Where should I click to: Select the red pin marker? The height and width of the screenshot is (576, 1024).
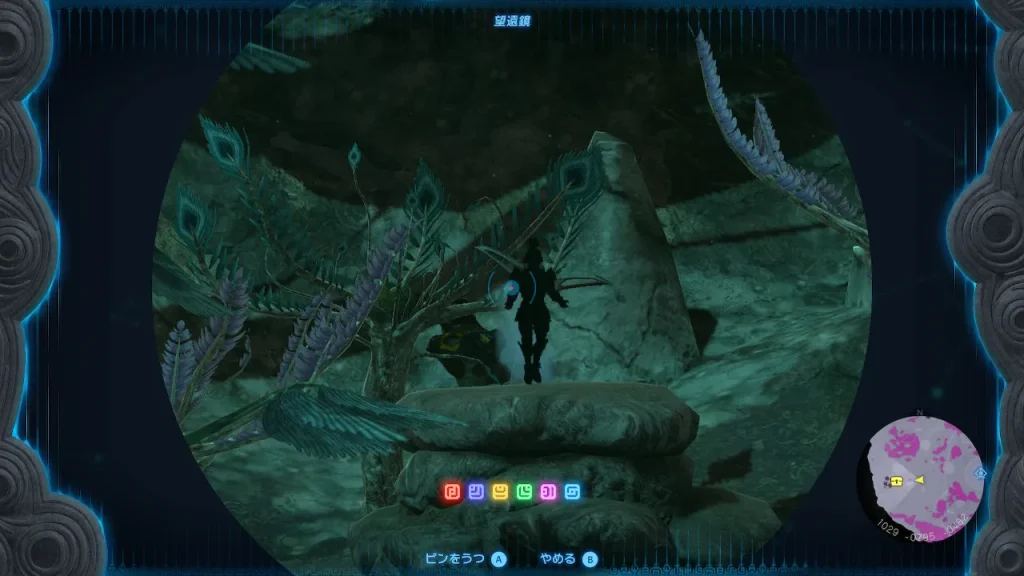pyautogui.click(x=452, y=491)
